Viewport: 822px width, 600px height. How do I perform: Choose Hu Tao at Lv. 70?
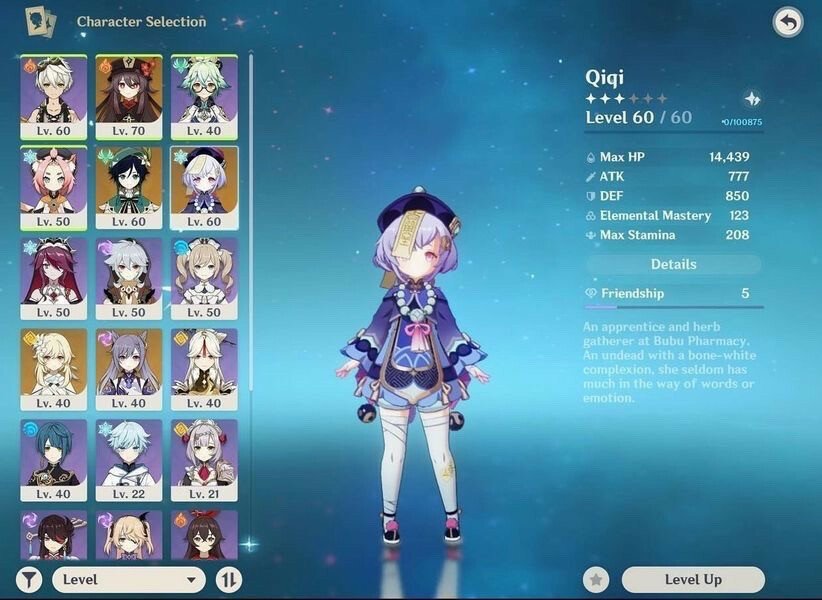(x=129, y=96)
